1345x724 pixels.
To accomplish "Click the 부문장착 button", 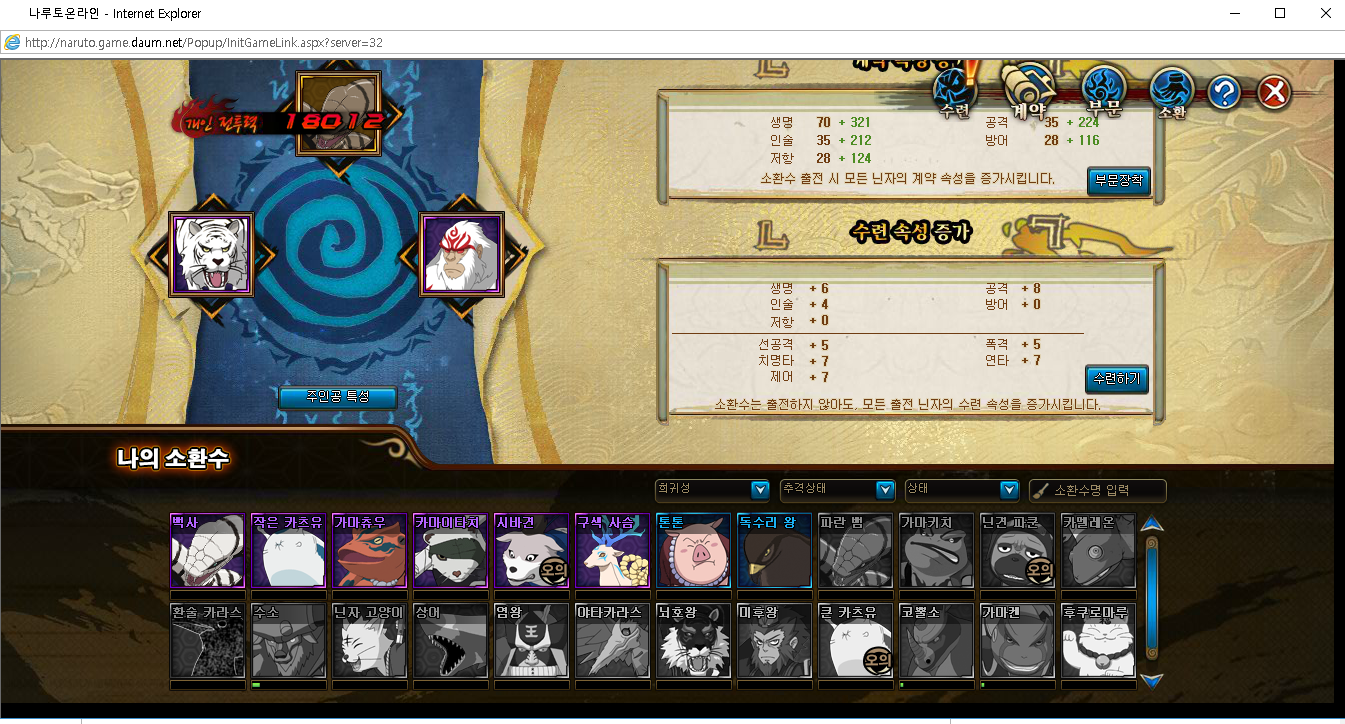I will coord(1118,181).
